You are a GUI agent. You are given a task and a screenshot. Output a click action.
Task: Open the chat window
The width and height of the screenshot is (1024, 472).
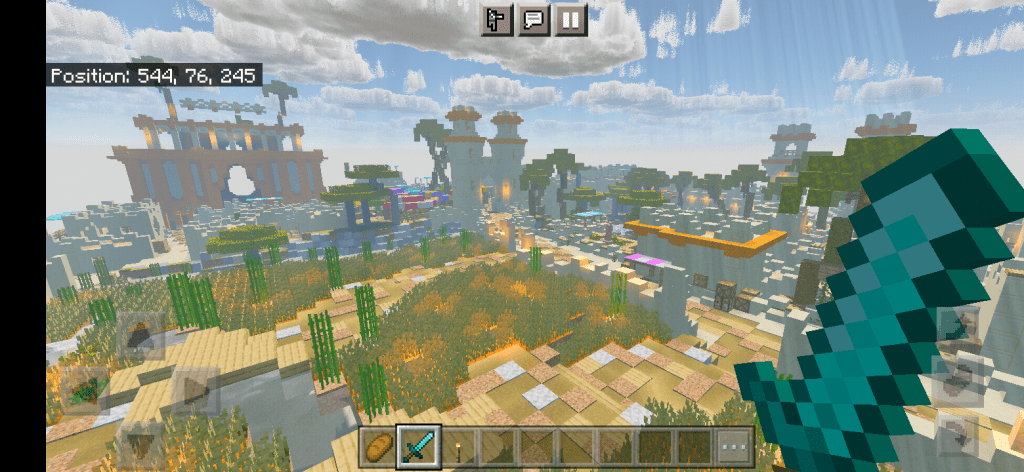pos(534,19)
